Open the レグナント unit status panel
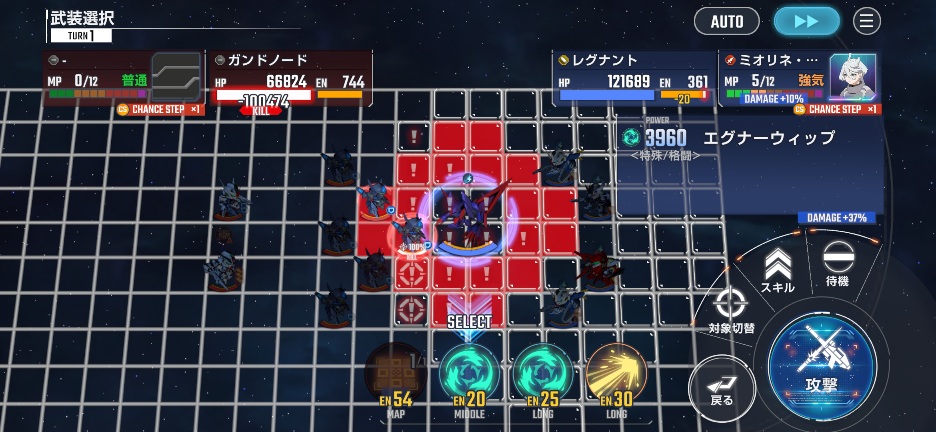The image size is (936, 432). [633, 78]
